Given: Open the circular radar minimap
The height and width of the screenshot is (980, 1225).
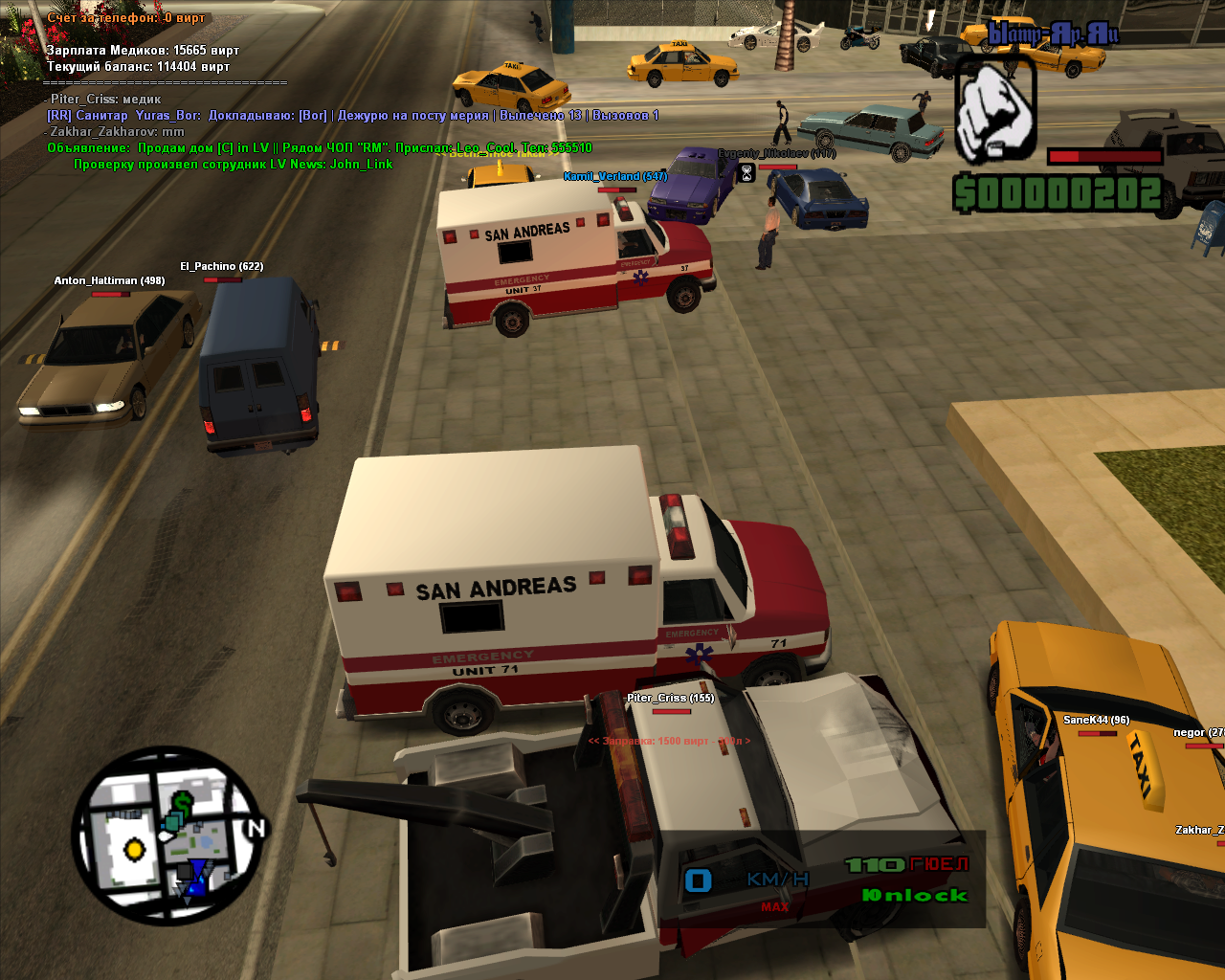Looking at the screenshot, I should pyautogui.click(x=166, y=835).
